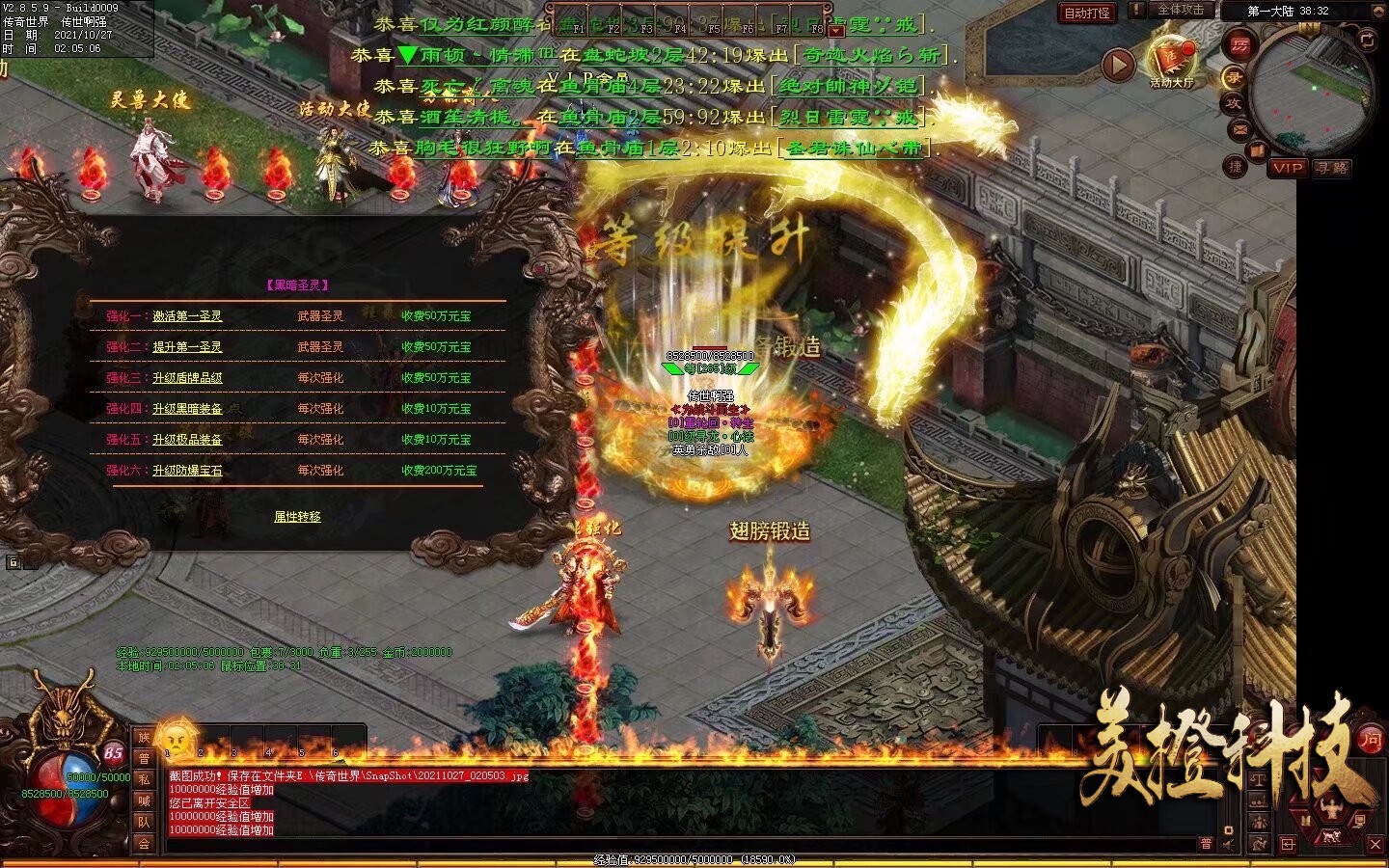Select 升级黑暗装备 upgrade option
Screen dimensions: 1389x868
click(x=187, y=409)
